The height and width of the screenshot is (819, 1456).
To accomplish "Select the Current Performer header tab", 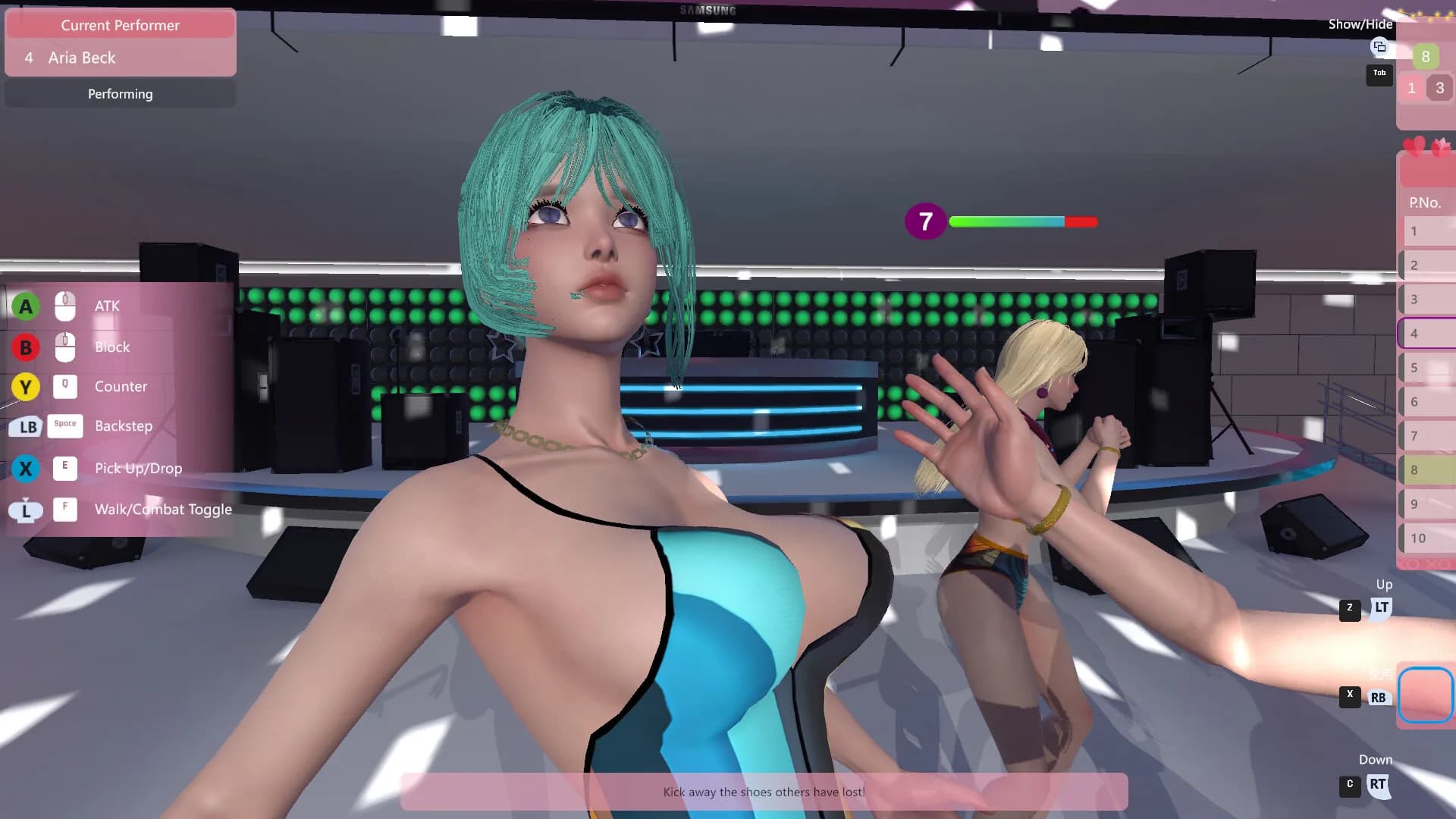I will point(120,25).
